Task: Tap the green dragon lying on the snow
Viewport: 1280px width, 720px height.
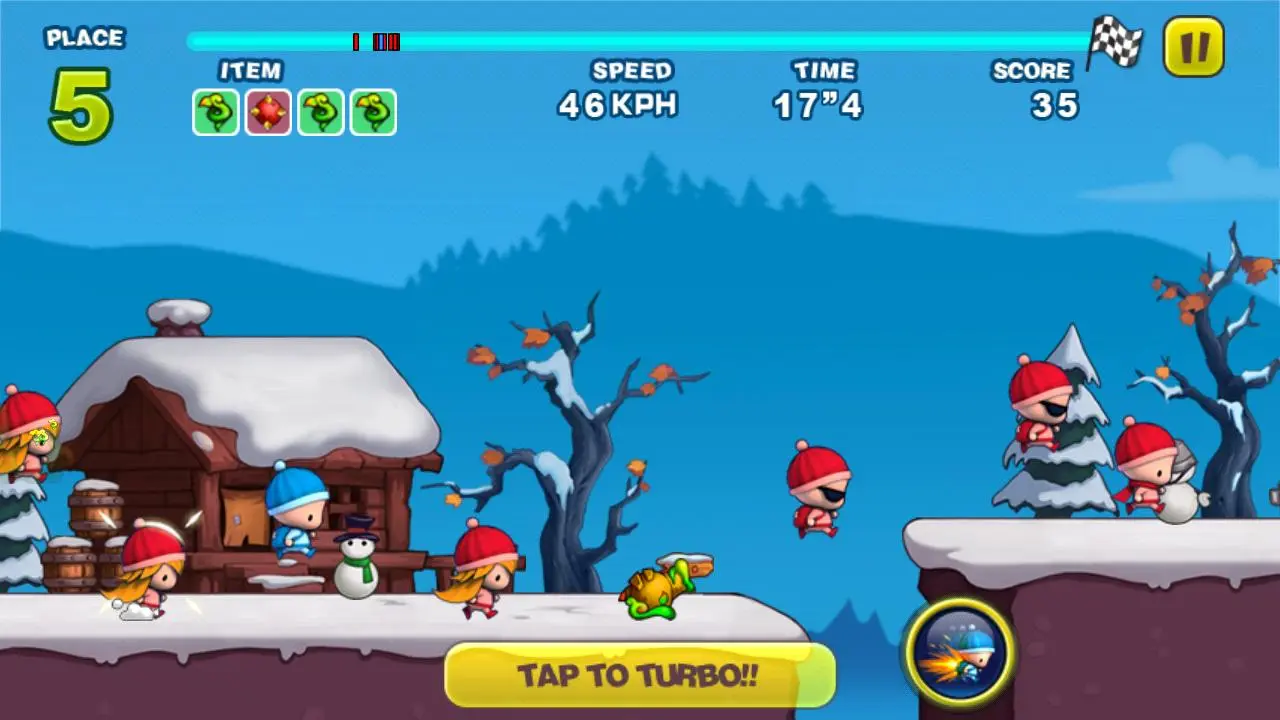Action: click(x=655, y=590)
